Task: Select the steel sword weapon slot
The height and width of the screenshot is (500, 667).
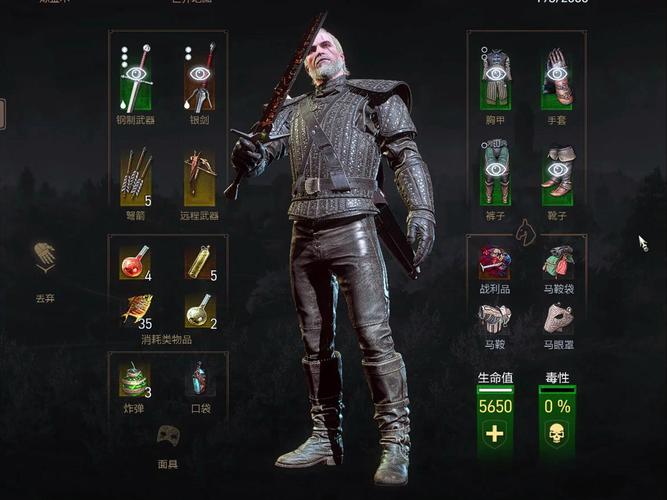Action: [x=135, y=78]
